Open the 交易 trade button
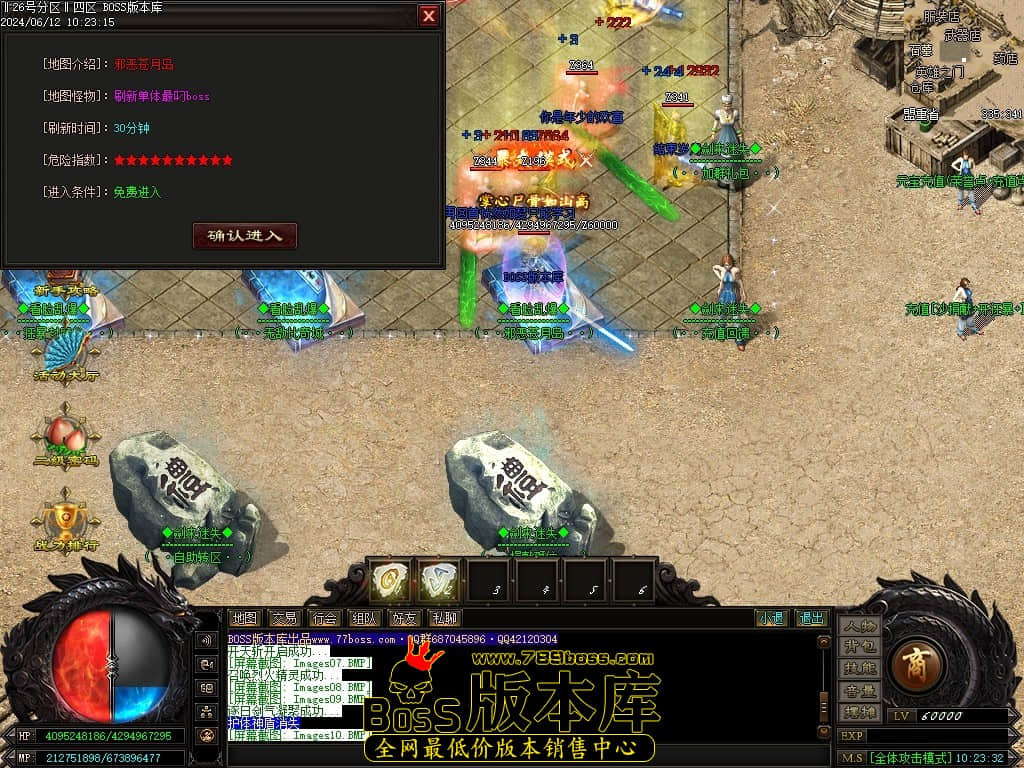 284,618
